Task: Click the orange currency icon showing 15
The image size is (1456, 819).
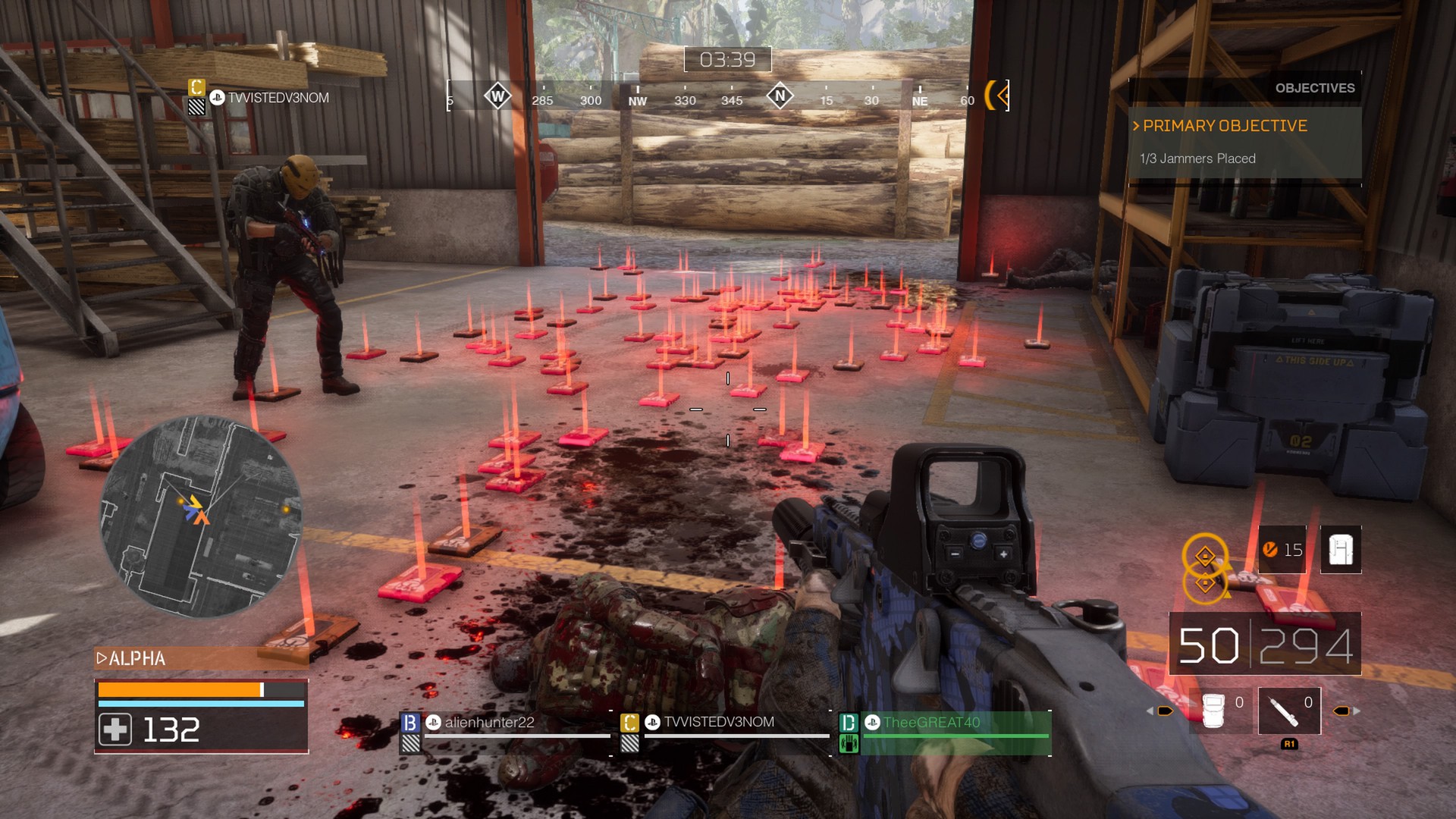Action: [1270, 549]
